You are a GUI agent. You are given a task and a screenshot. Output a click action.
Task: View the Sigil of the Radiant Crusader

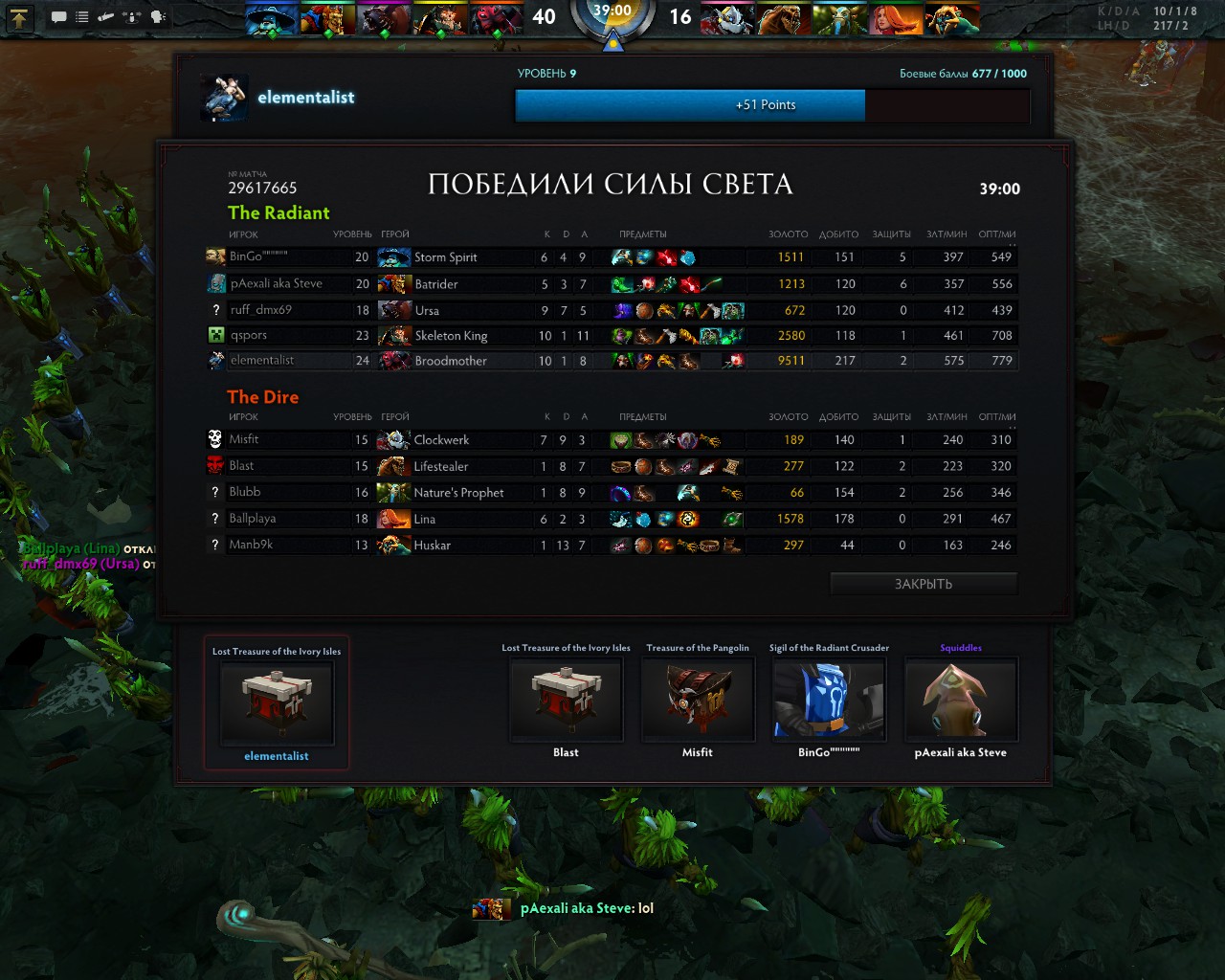point(829,700)
